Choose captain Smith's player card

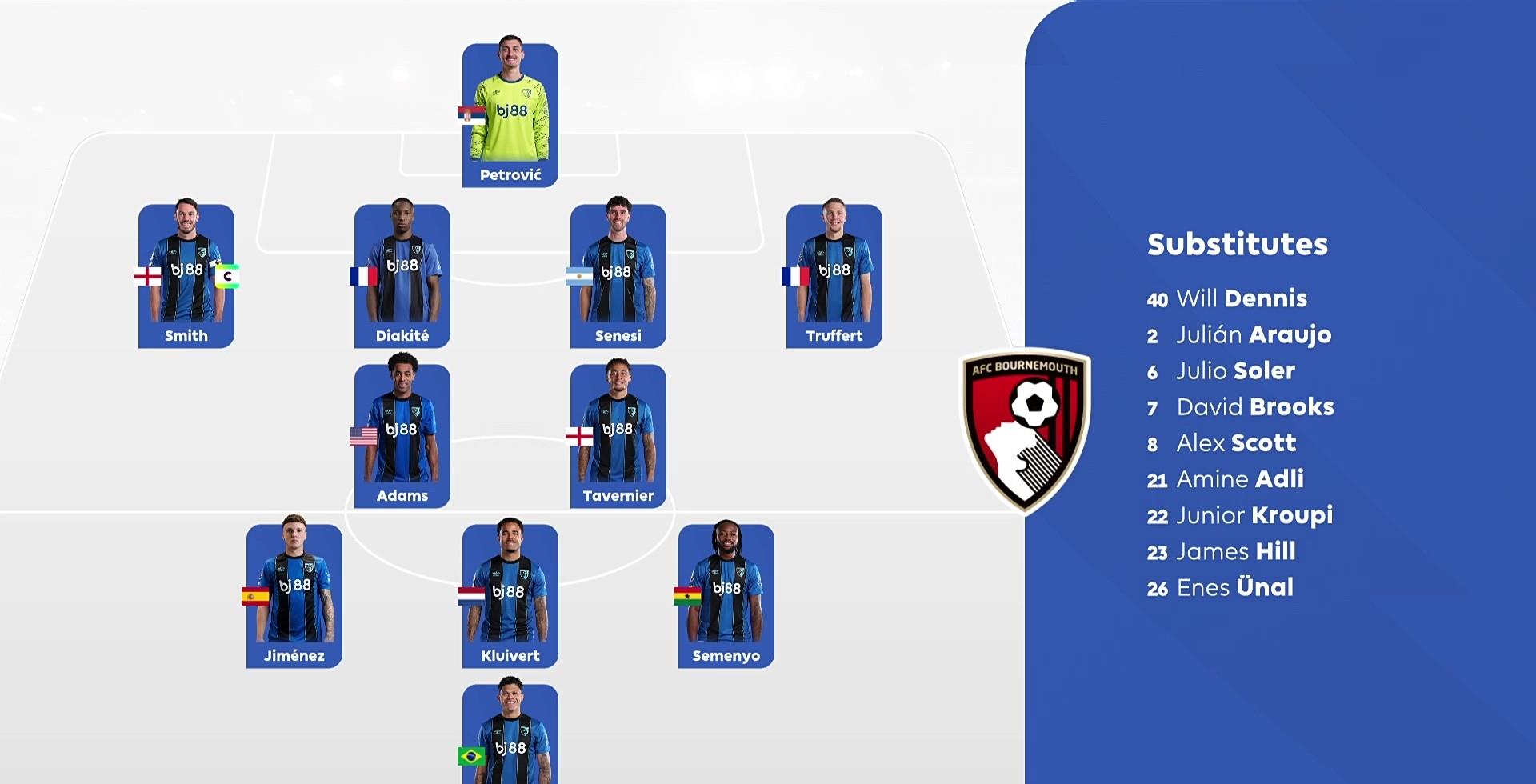(x=186, y=276)
